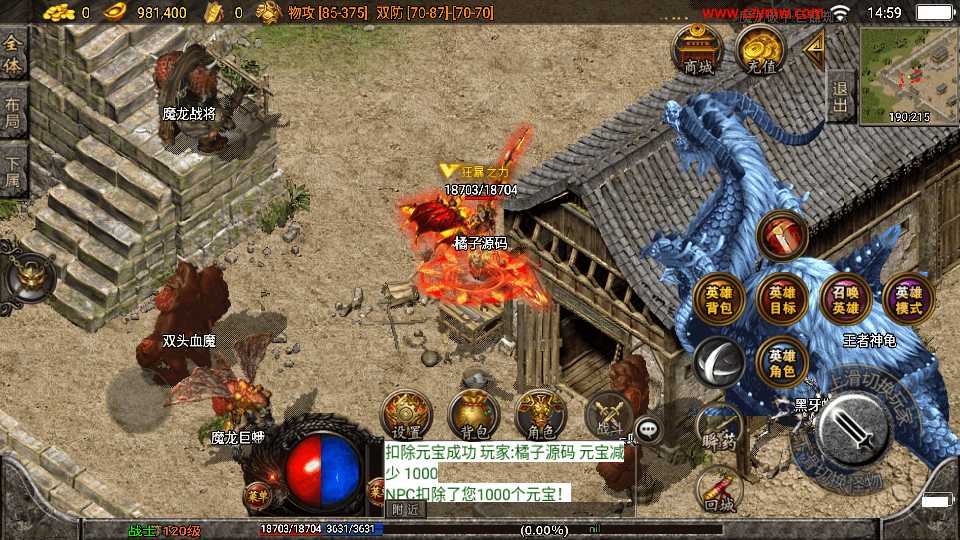The height and width of the screenshot is (540, 960).
Task: Select the 战斗 crossed-swords icon
Action: coord(608,415)
